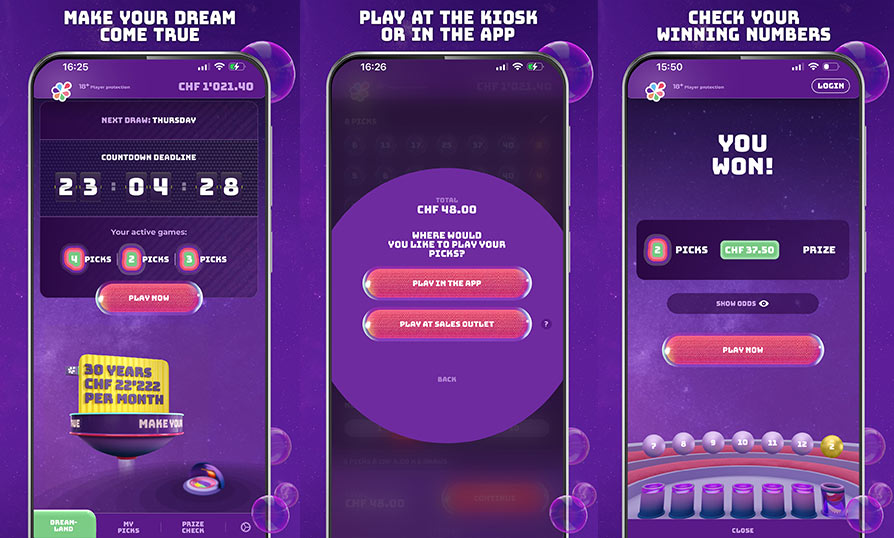Screen dimensions: 894x538
Task: Go Back from the play picks dialog
Action: click(x=446, y=379)
